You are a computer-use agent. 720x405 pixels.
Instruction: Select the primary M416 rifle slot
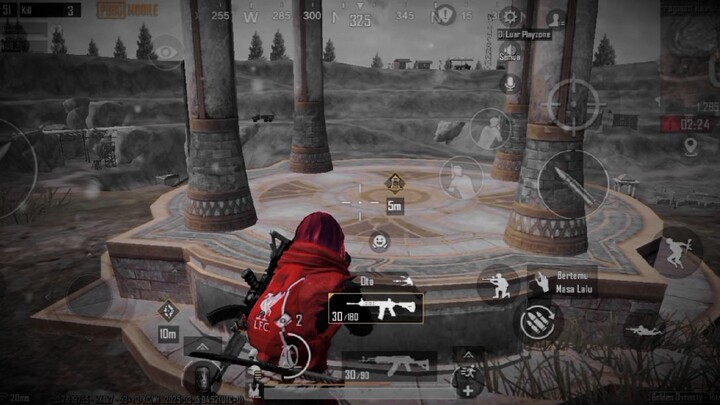coord(376,308)
